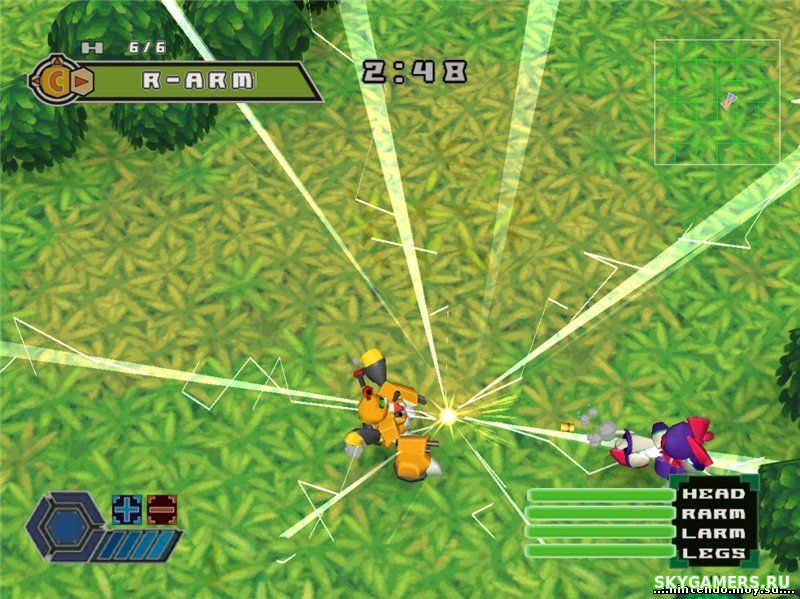Select the HEAD part label
This screenshot has height=599, width=800.
[x=713, y=493]
